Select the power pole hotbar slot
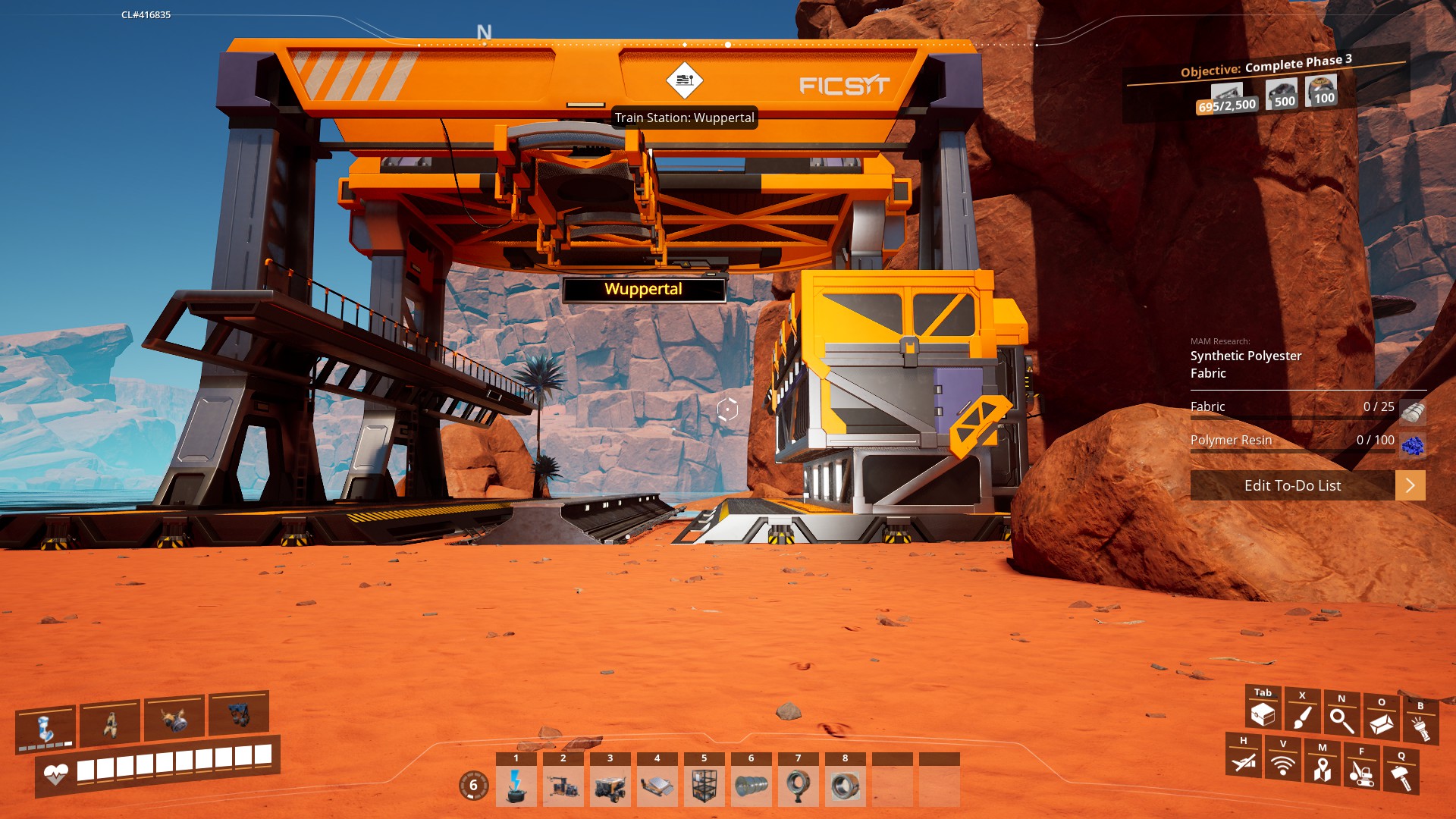Image resolution: width=1456 pixels, height=819 pixels. 516,786
